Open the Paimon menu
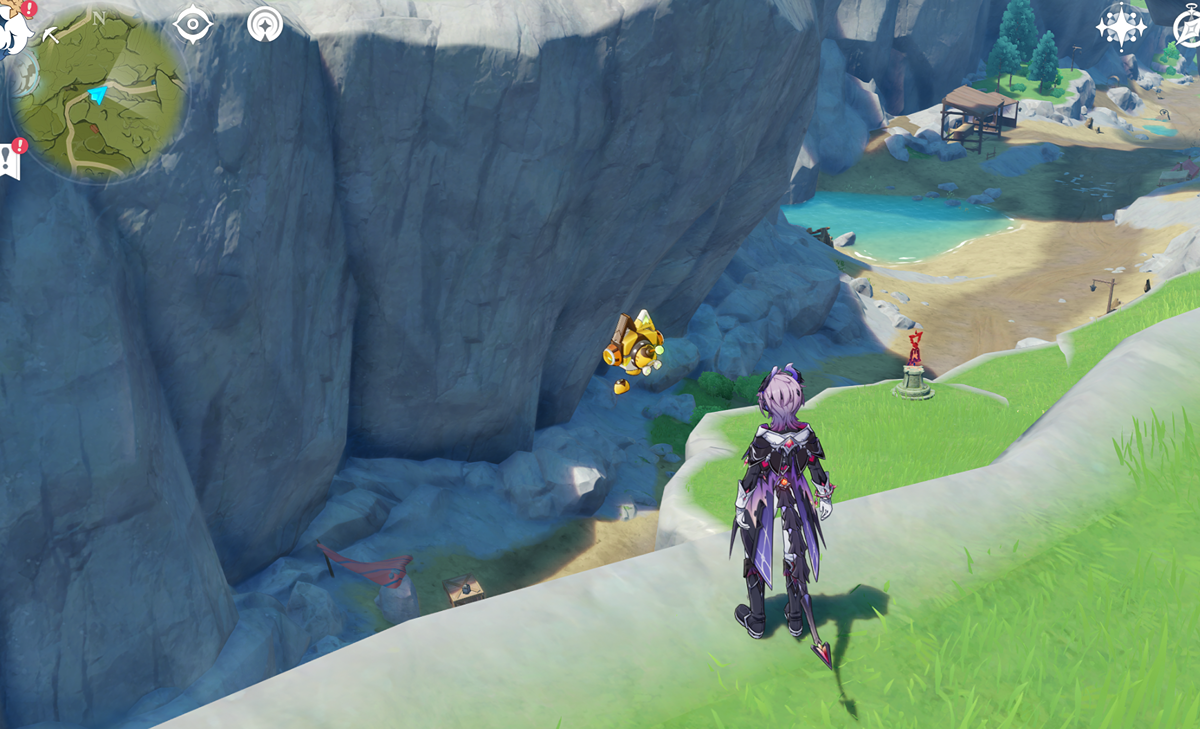 (x=14, y=28)
